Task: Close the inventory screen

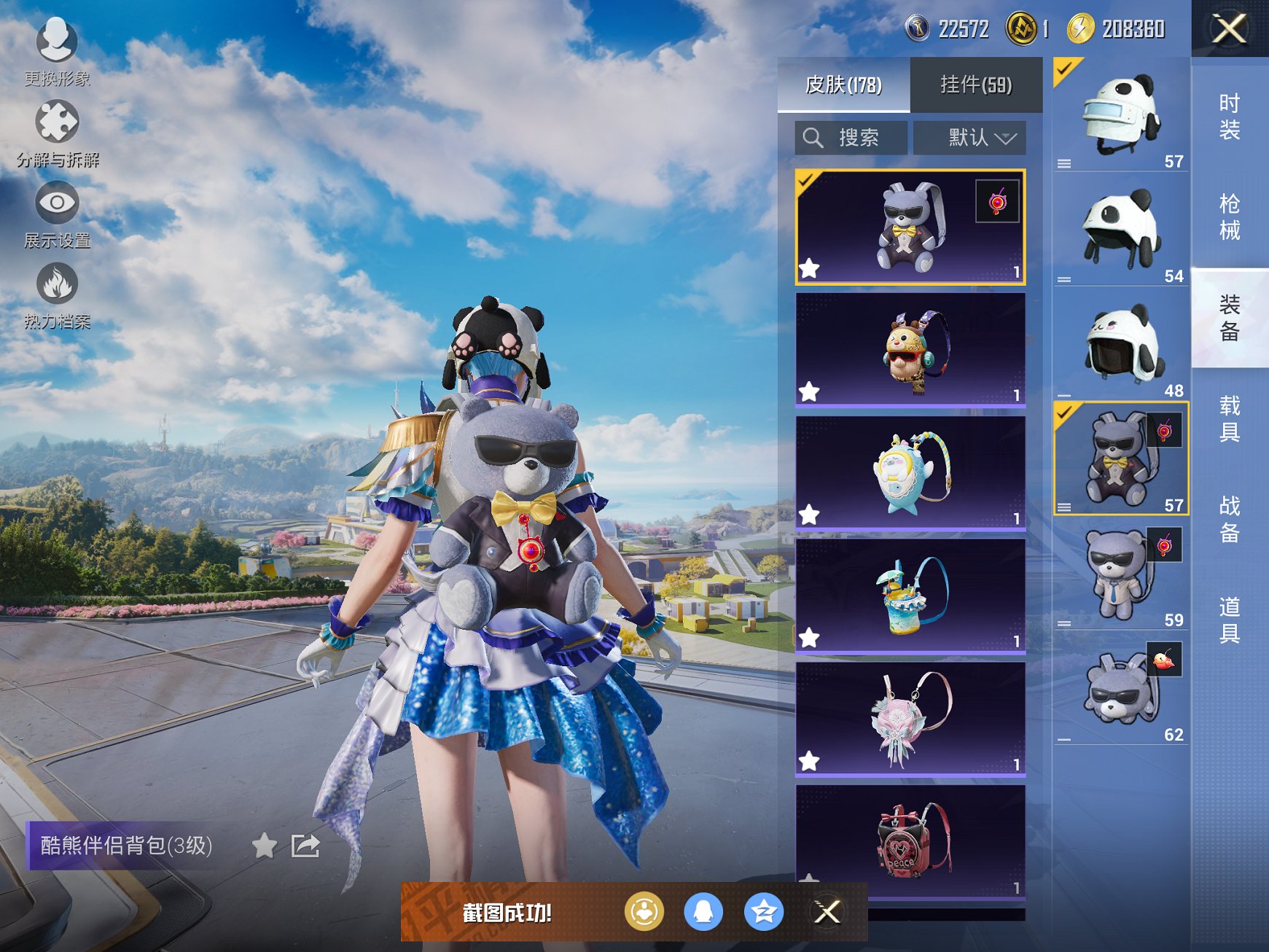Action: [1229, 29]
